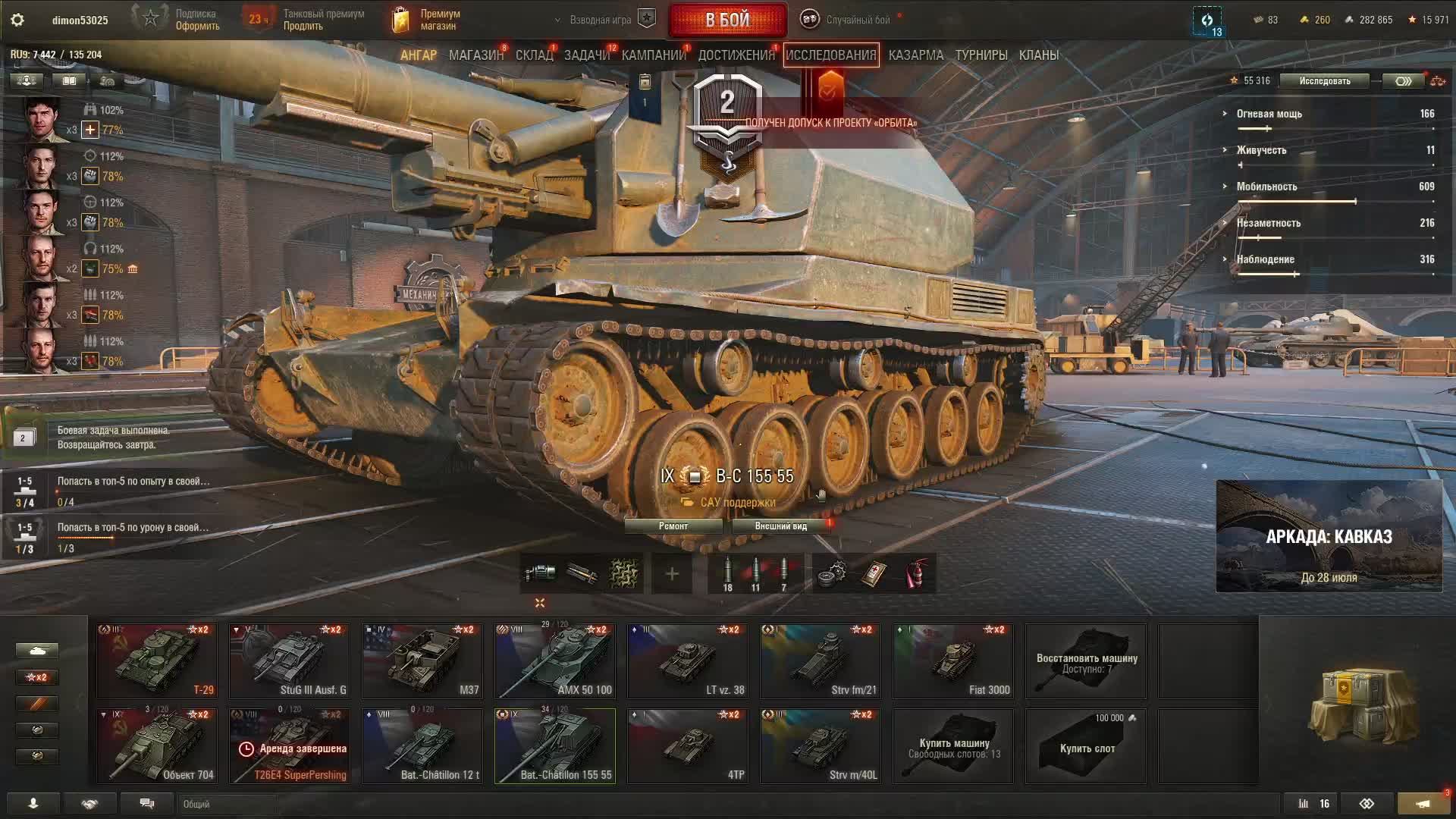Start the battle with the В БОЙ button

pyautogui.click(x=727, y=20)
